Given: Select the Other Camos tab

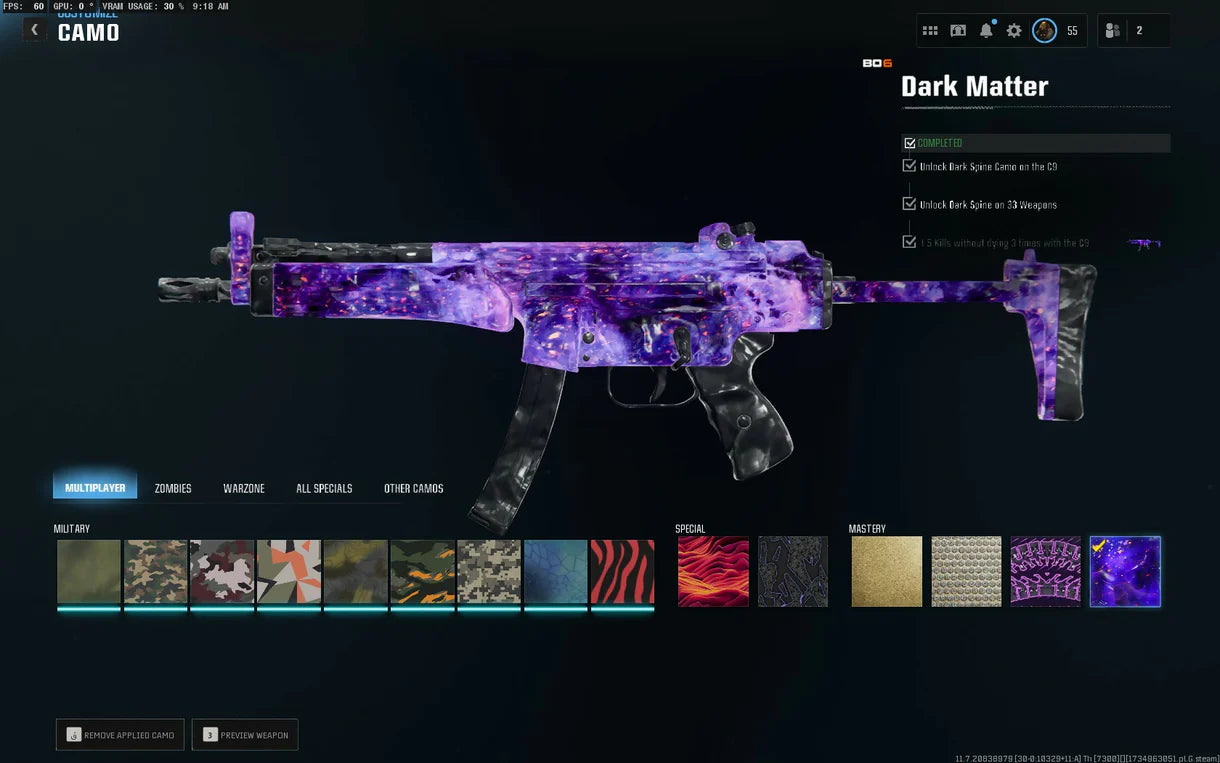Looking at the screenshot, I should pos(414,488).
